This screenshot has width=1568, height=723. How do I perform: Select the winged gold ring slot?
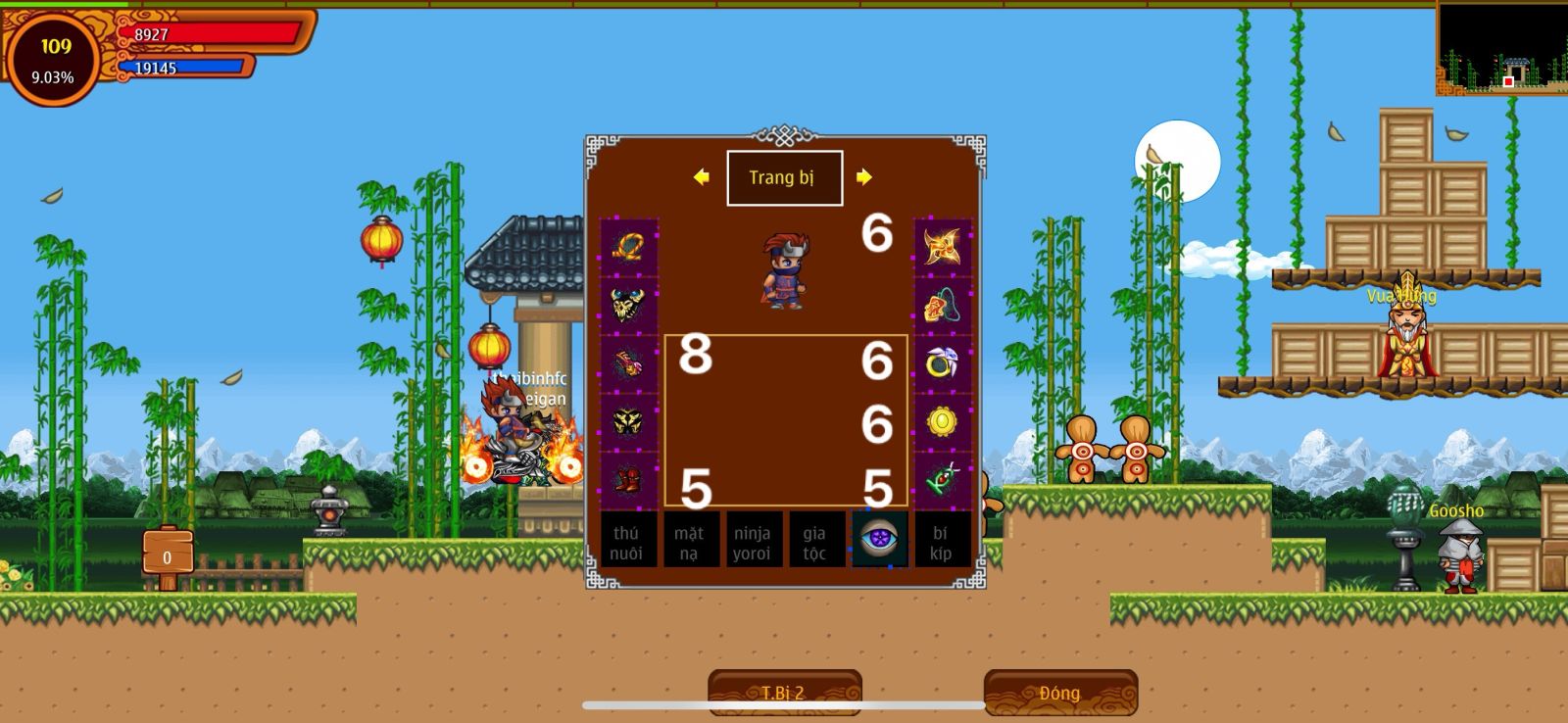(x=943, y=364)
